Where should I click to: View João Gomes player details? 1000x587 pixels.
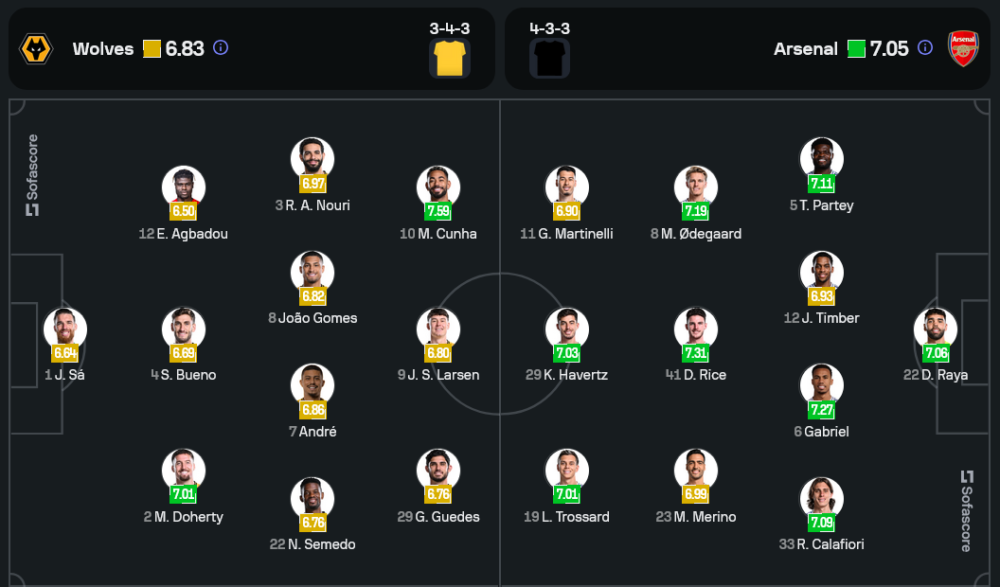(x=312, y=272)
